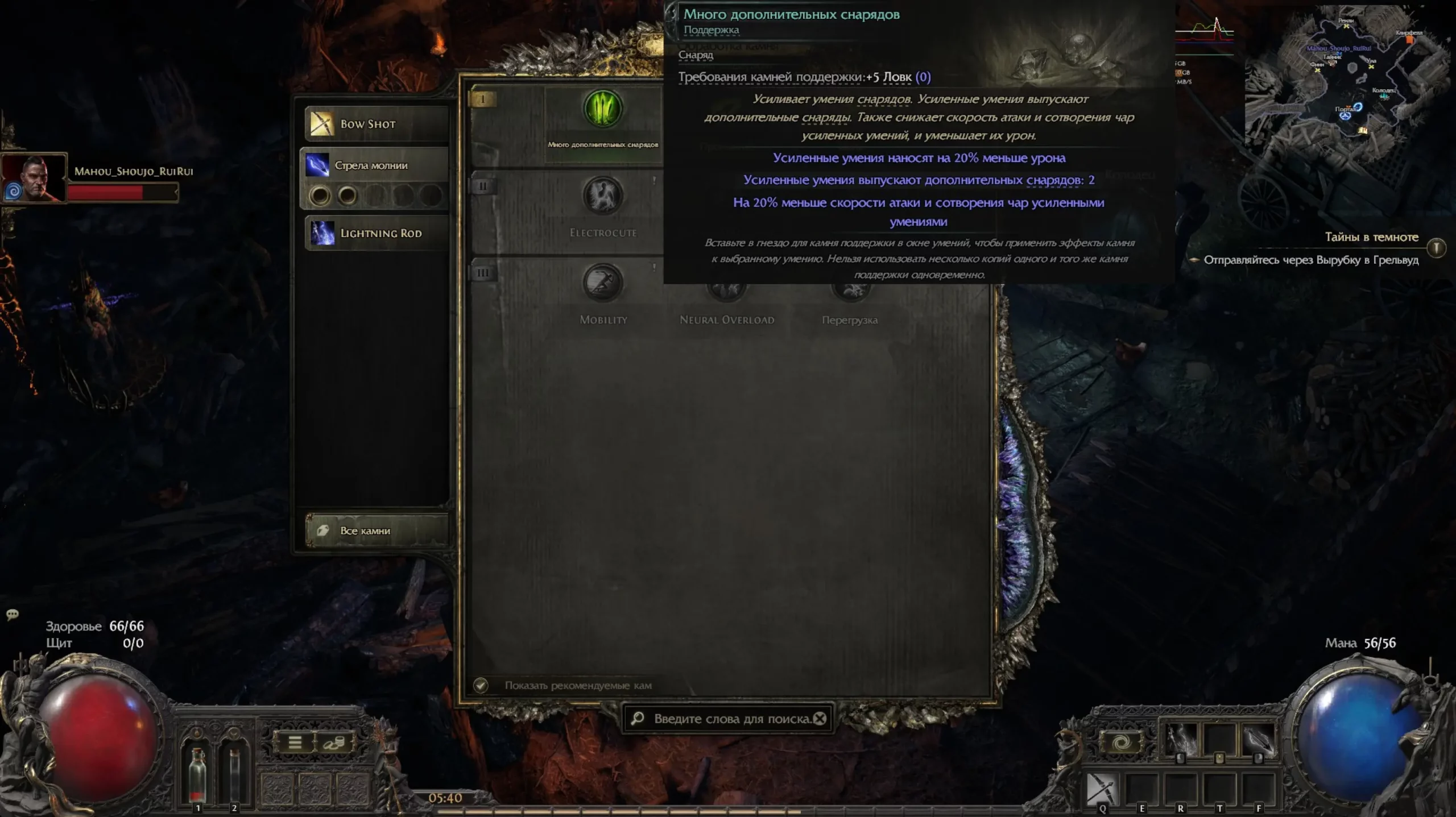Screen dimensions: 1456x817
Task: Click the spiral portal button on hotbar
Action: pyautogui.click(x=1121, y=743)
